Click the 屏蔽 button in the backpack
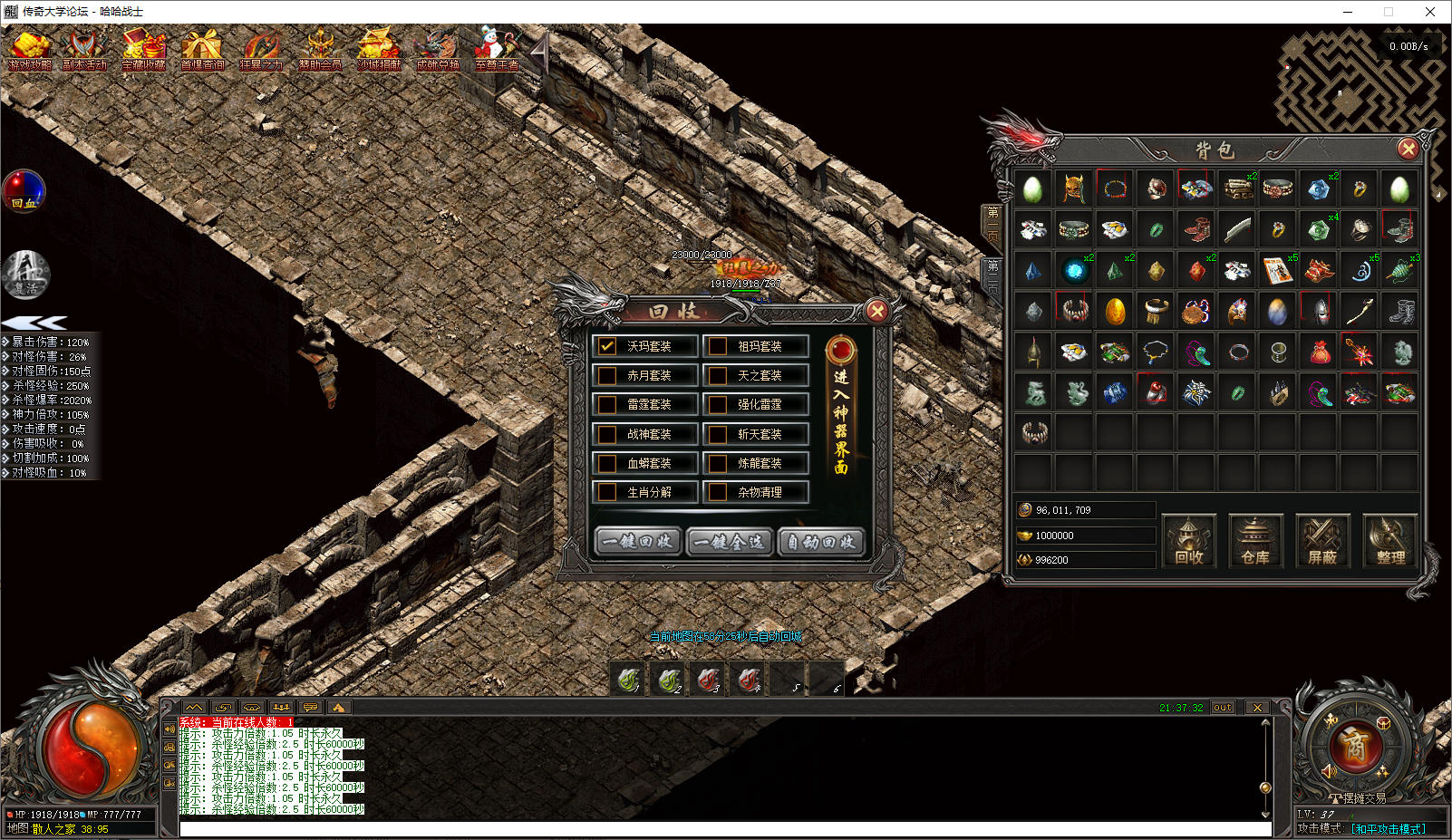This screenshot has height=840, width=1452. click(1322, 541)
